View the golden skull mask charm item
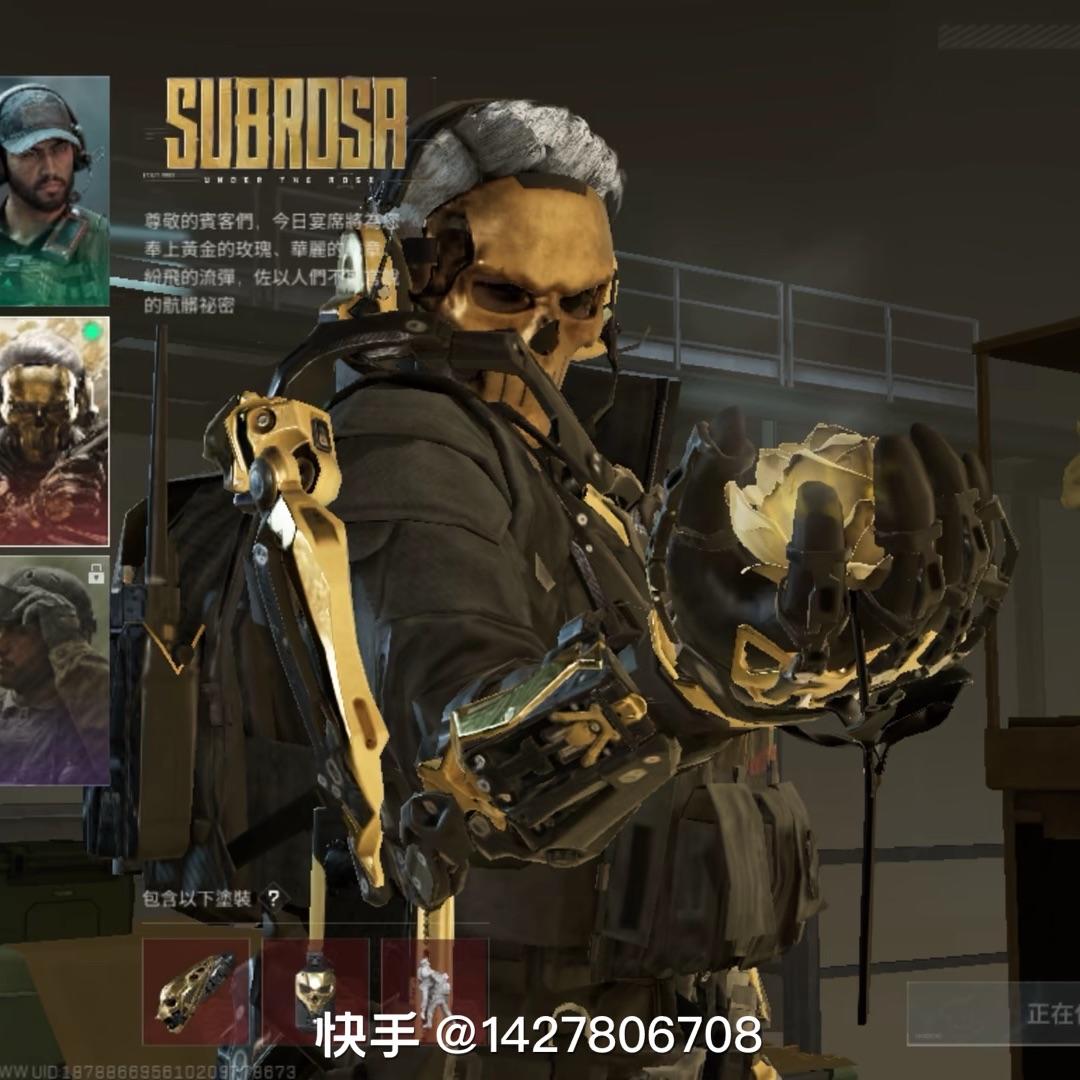 pos(315,992)
